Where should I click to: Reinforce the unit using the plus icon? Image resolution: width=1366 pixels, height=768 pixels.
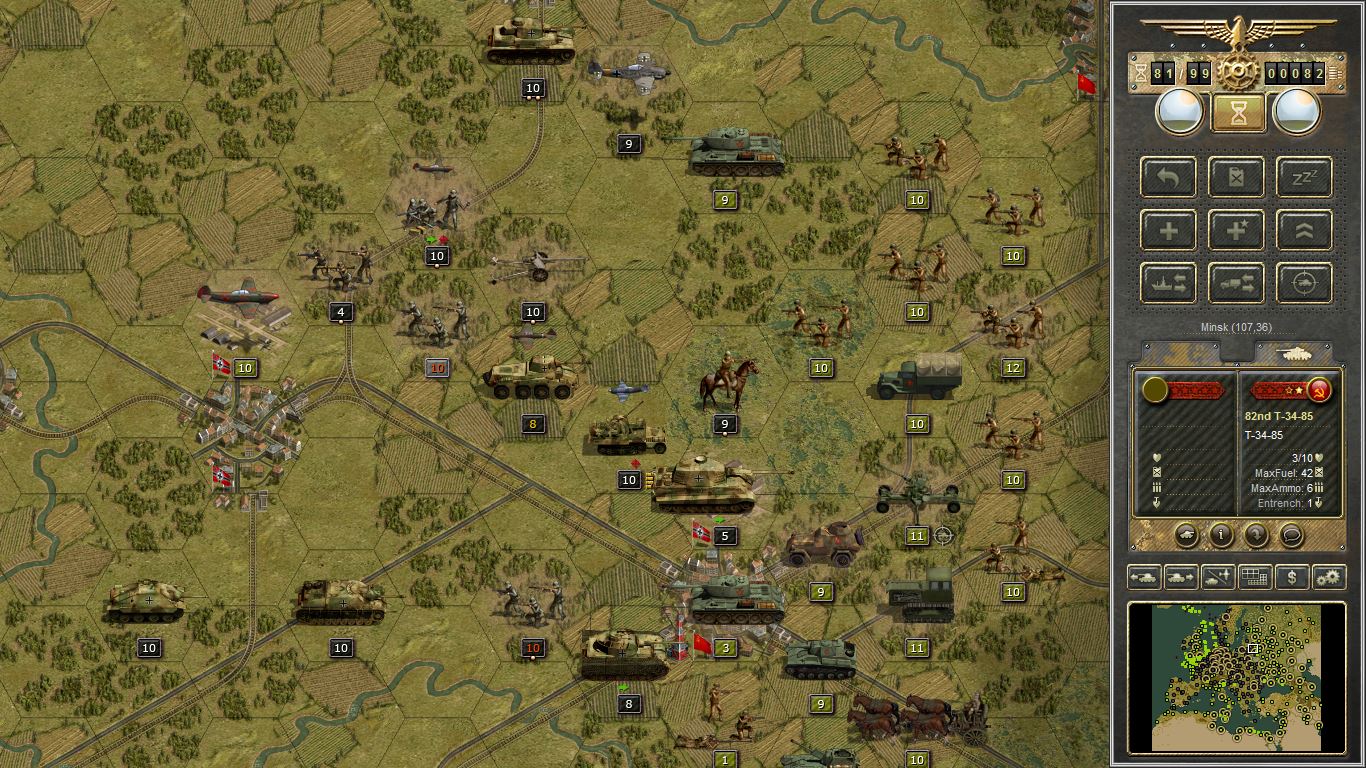coord(1168,230)
